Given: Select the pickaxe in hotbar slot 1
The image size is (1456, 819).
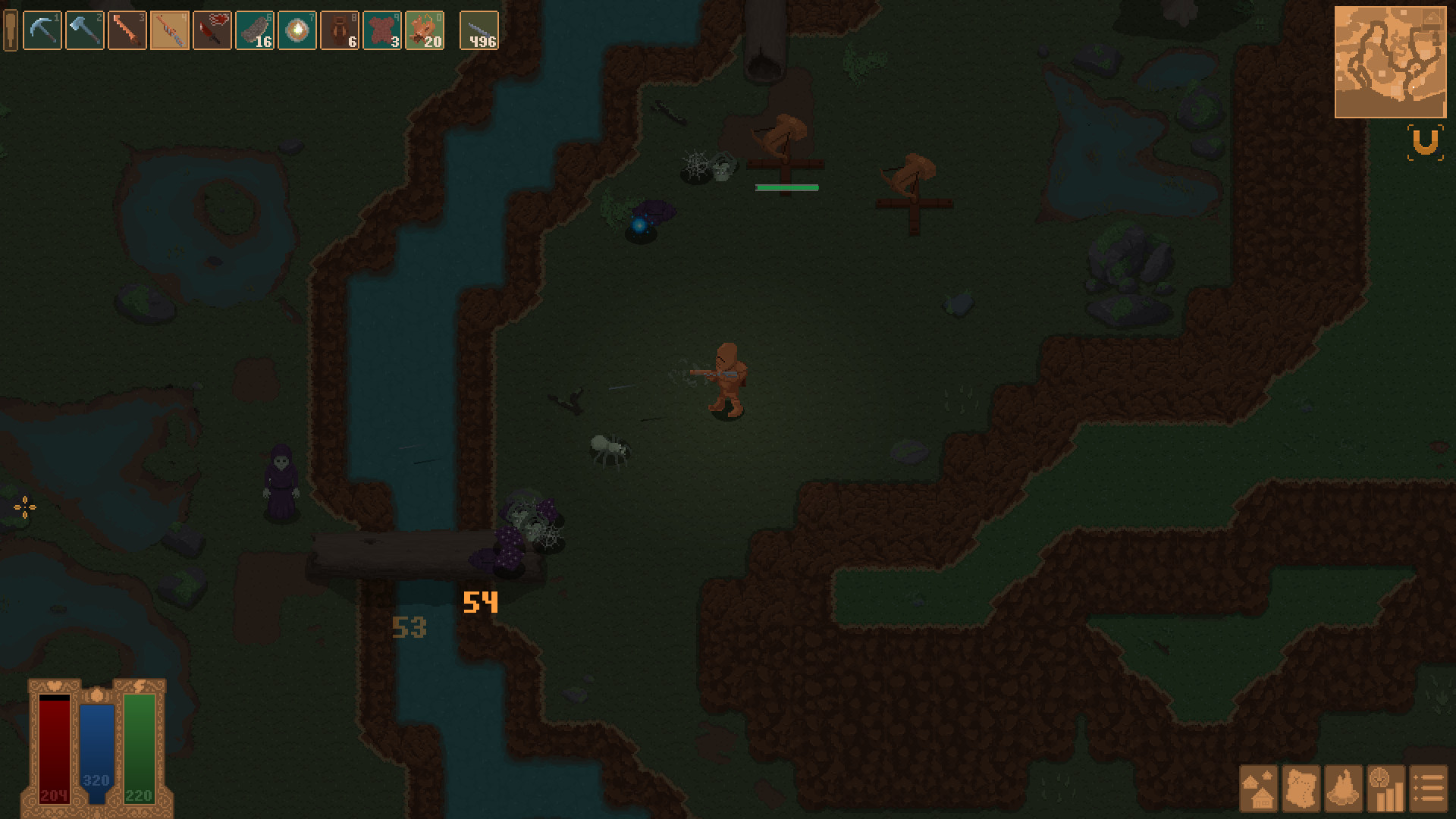Looking at the screenshot, I should (42, 30).
